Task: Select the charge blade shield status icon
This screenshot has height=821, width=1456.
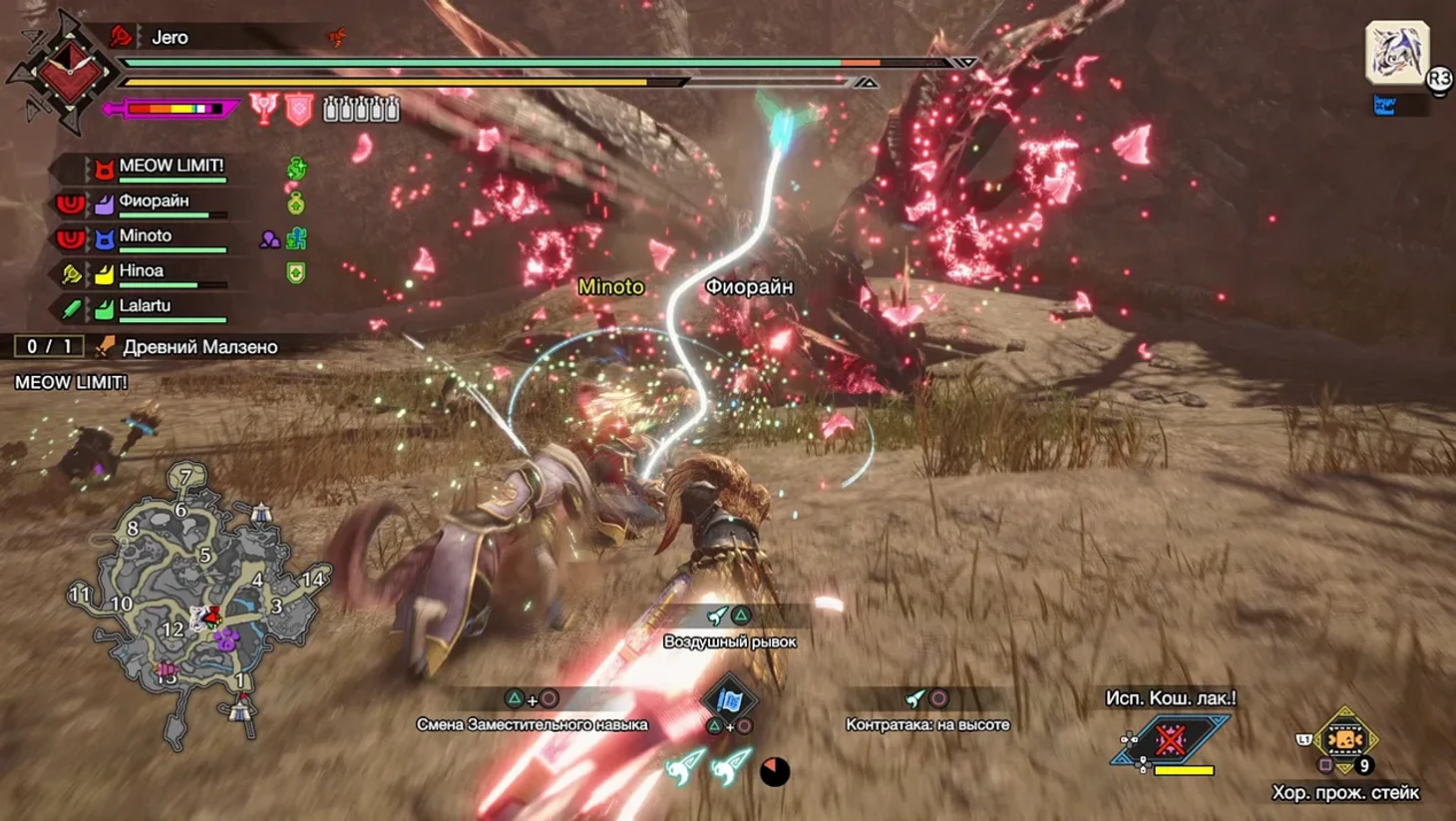Action: click(299, 109)
